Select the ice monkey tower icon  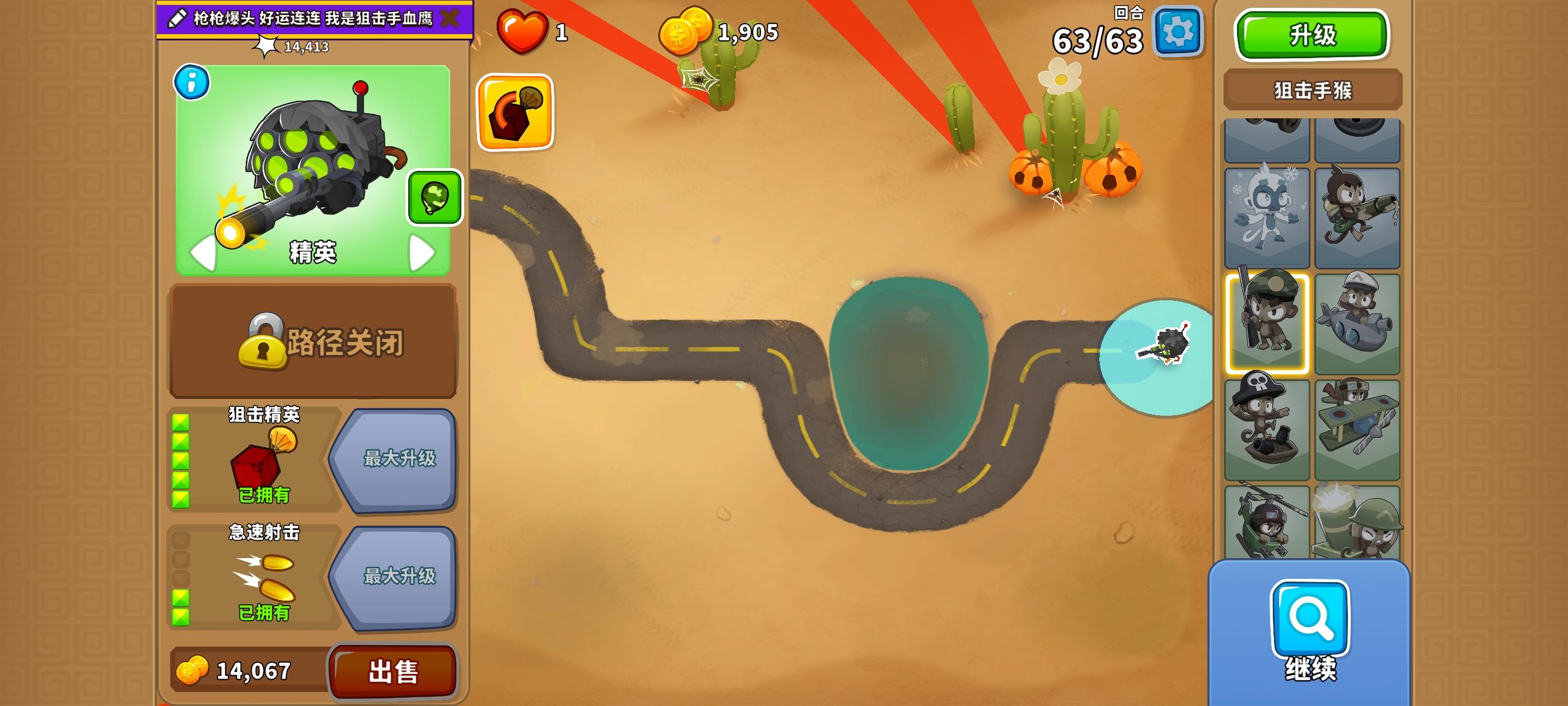(1267, 216)
